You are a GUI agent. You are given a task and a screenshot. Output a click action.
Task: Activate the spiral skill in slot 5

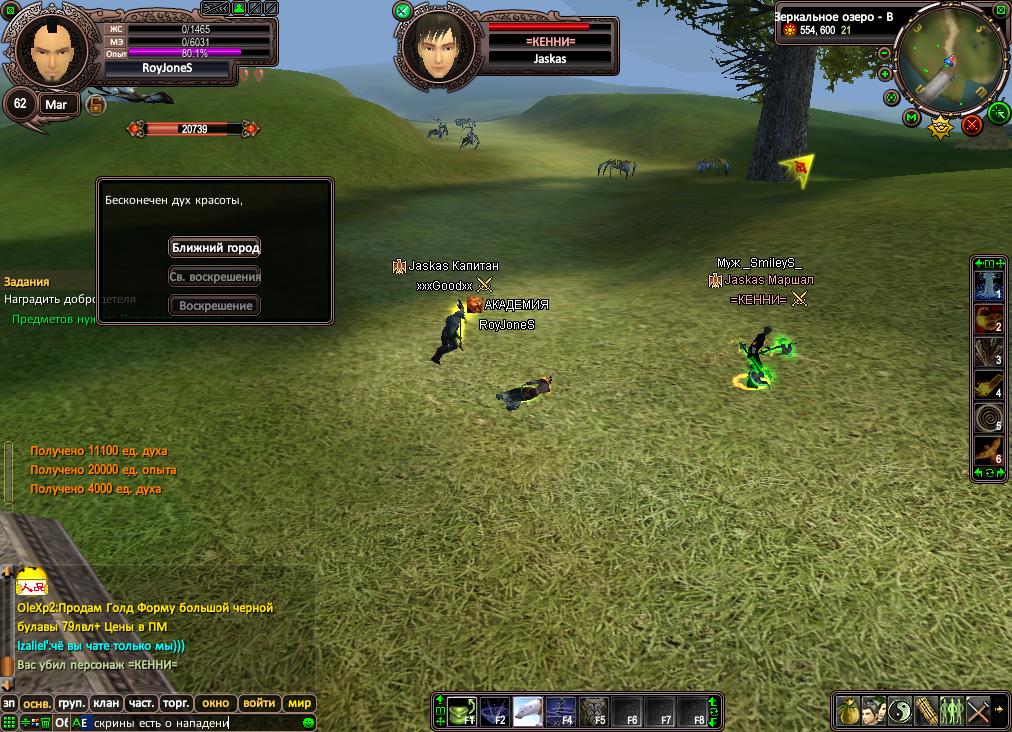(988, 417)
